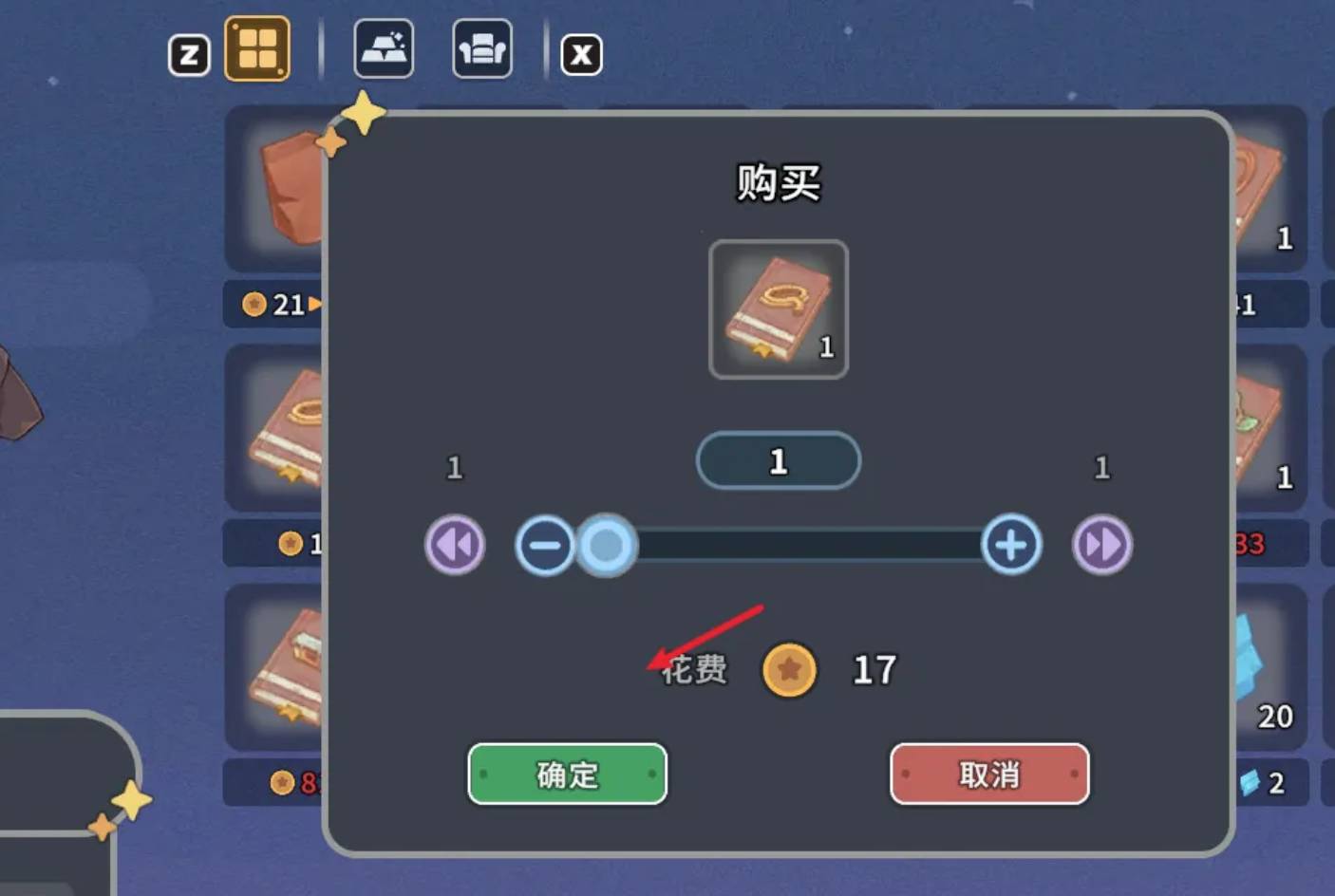Select the gold ingot materials tab icon
The width and height of the screenshot is (1335, 896).
tap(384, 49)
